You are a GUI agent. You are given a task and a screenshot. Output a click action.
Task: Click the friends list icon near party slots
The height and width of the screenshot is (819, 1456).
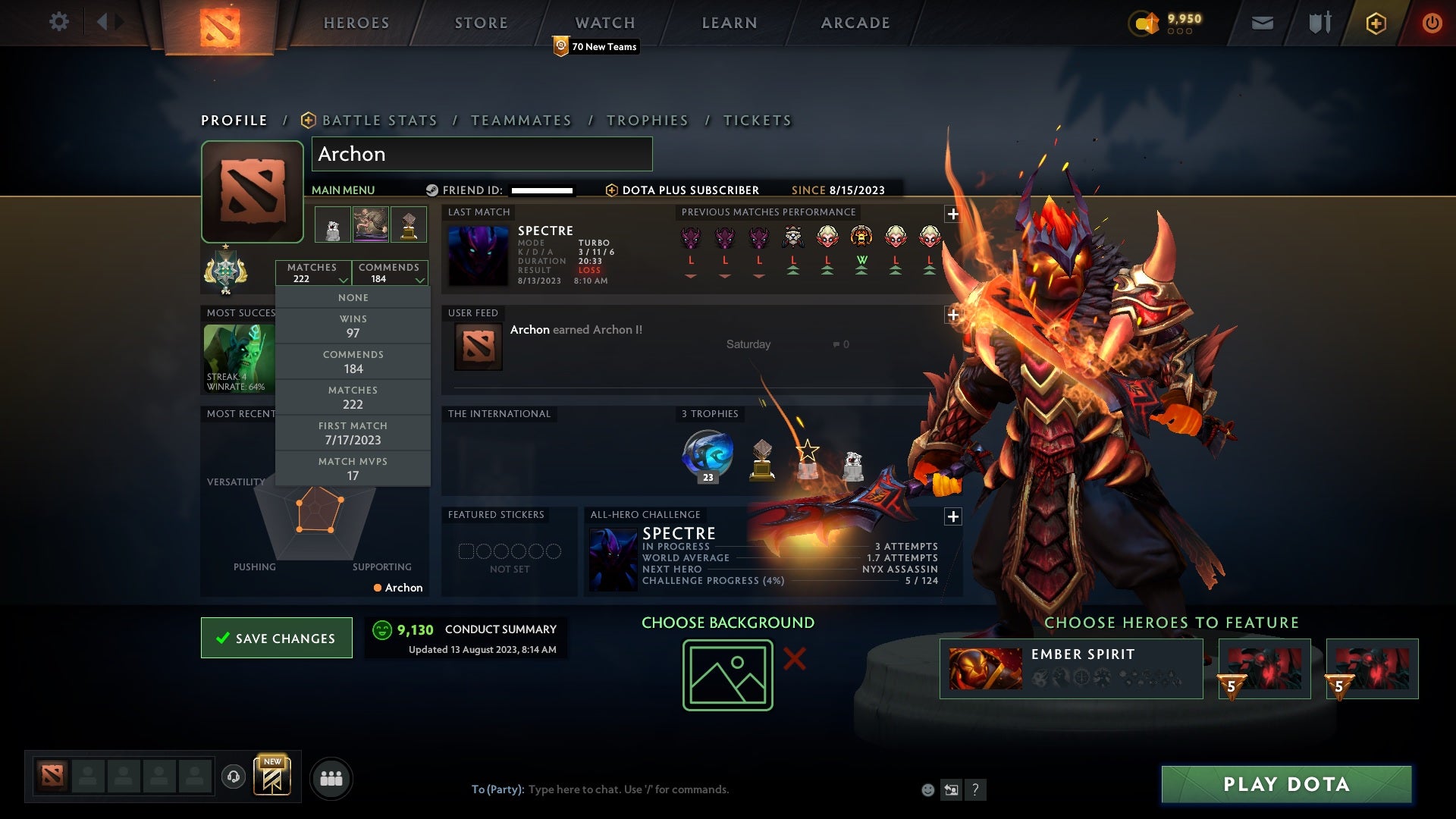[331, 777]
